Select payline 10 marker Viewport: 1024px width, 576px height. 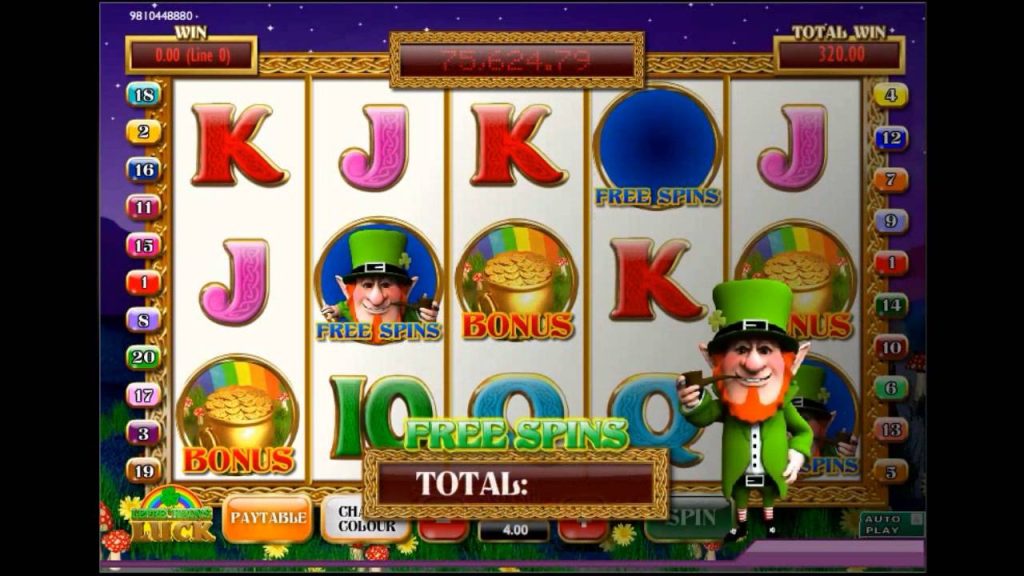pyautogui.click(x=891, y=347)
